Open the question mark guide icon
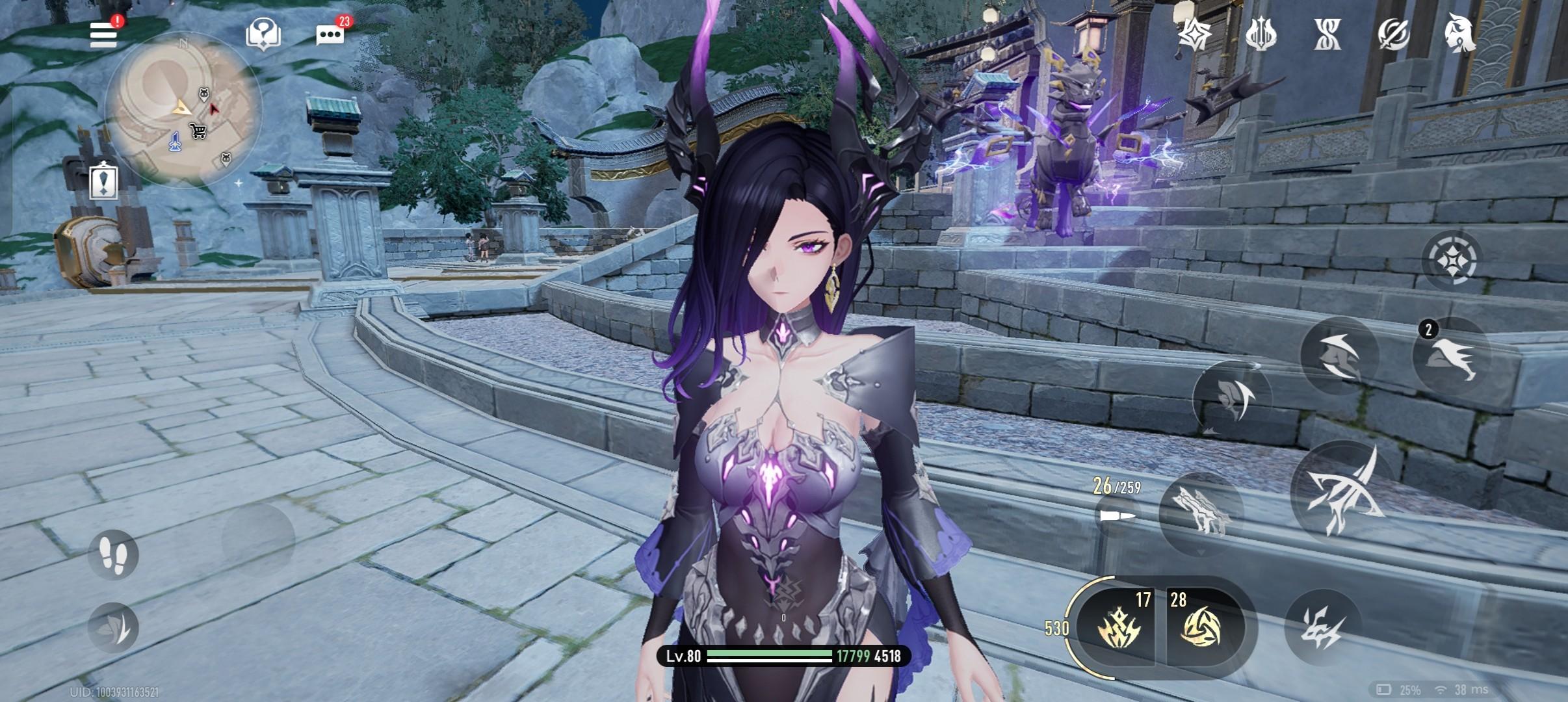Screen dimensions: 1568x702 tap(263, 33)
